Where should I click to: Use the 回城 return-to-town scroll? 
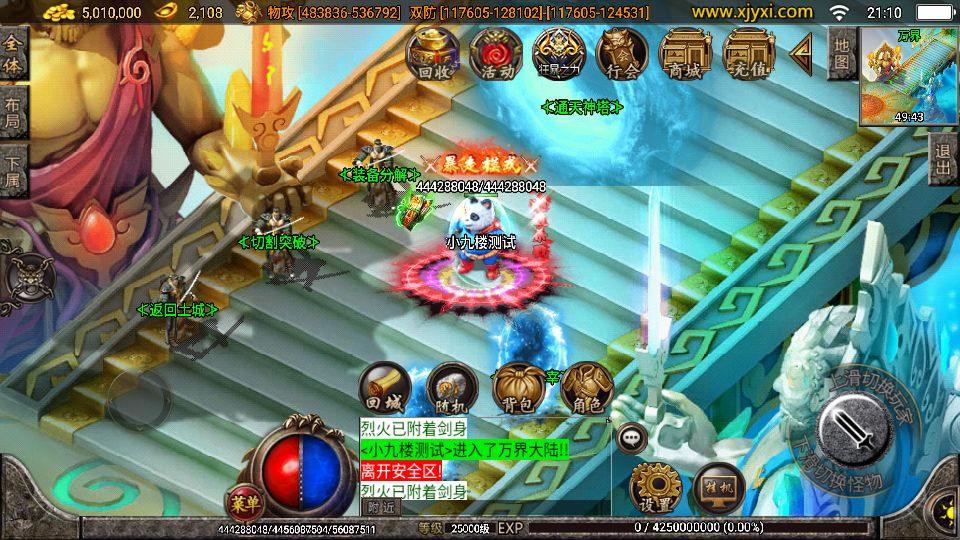point(385,389)
